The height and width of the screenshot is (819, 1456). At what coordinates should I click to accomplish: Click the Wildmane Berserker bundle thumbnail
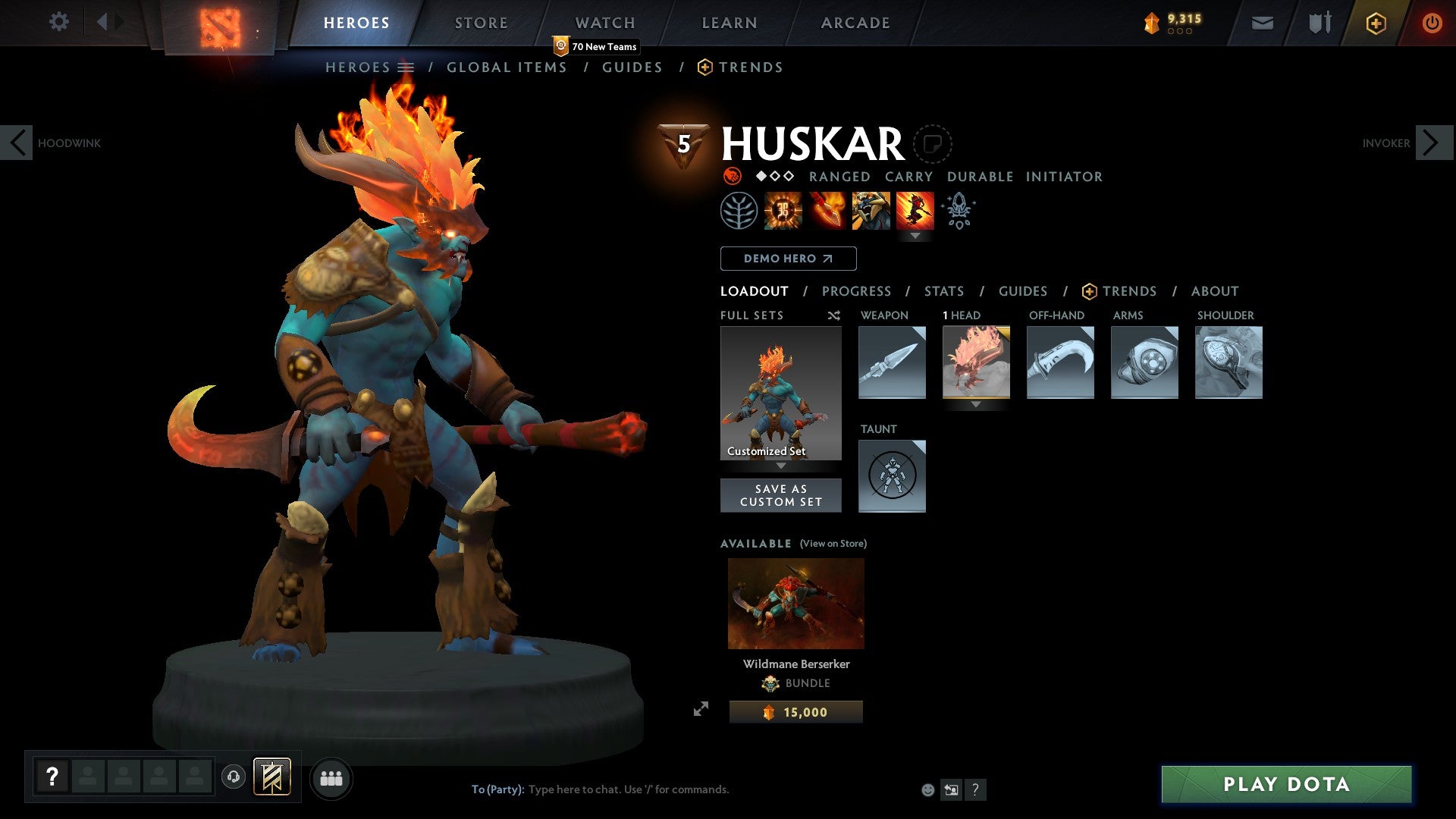click(795, 602)
